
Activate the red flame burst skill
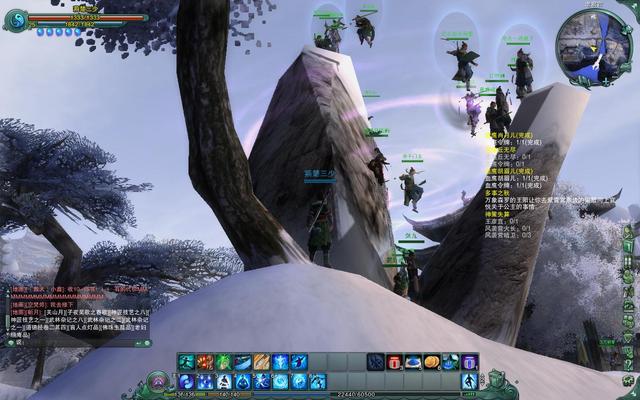(205, 362)
